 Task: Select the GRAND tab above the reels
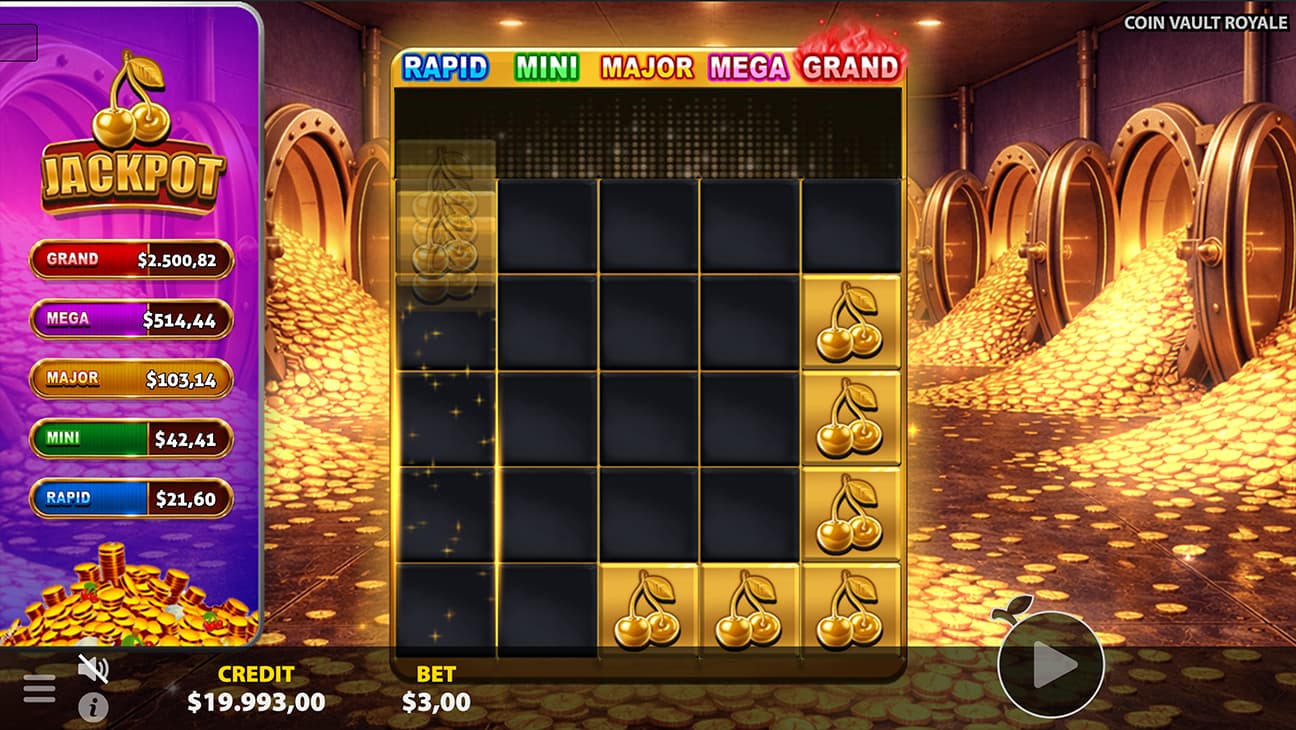pos(849,68)
